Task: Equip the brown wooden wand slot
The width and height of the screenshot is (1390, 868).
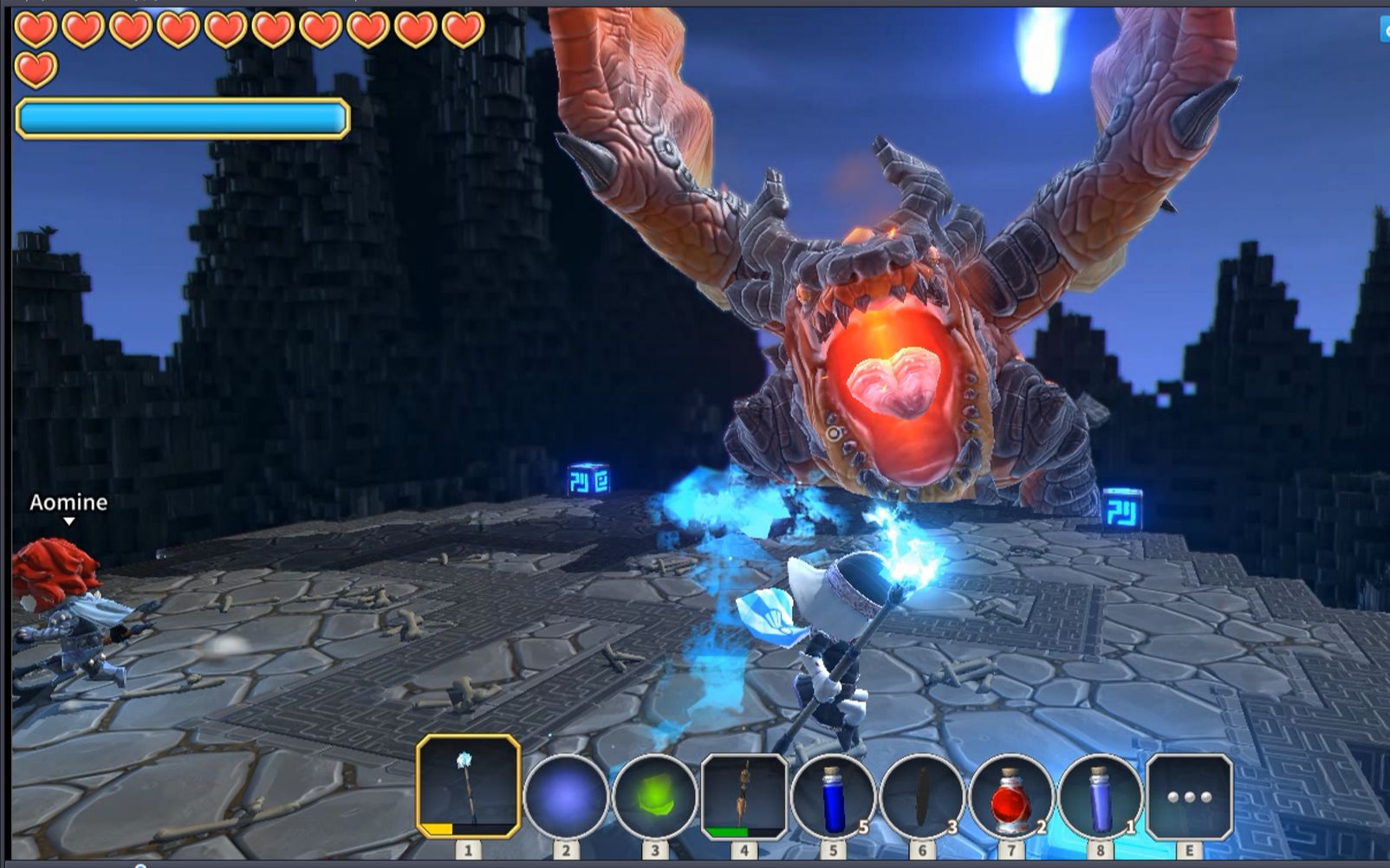Action: (x=744, y=796)
